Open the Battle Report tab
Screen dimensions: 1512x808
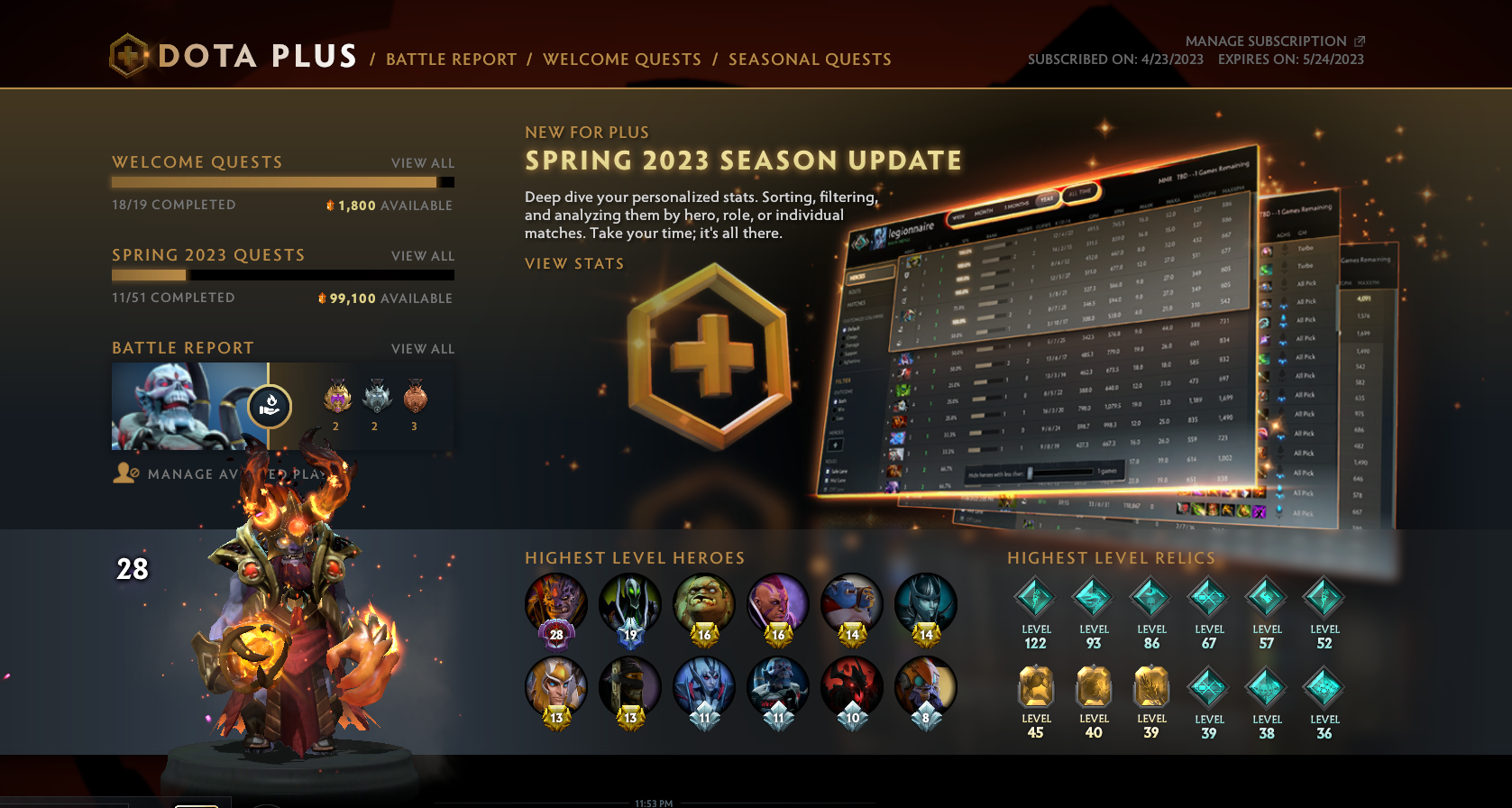452,60
